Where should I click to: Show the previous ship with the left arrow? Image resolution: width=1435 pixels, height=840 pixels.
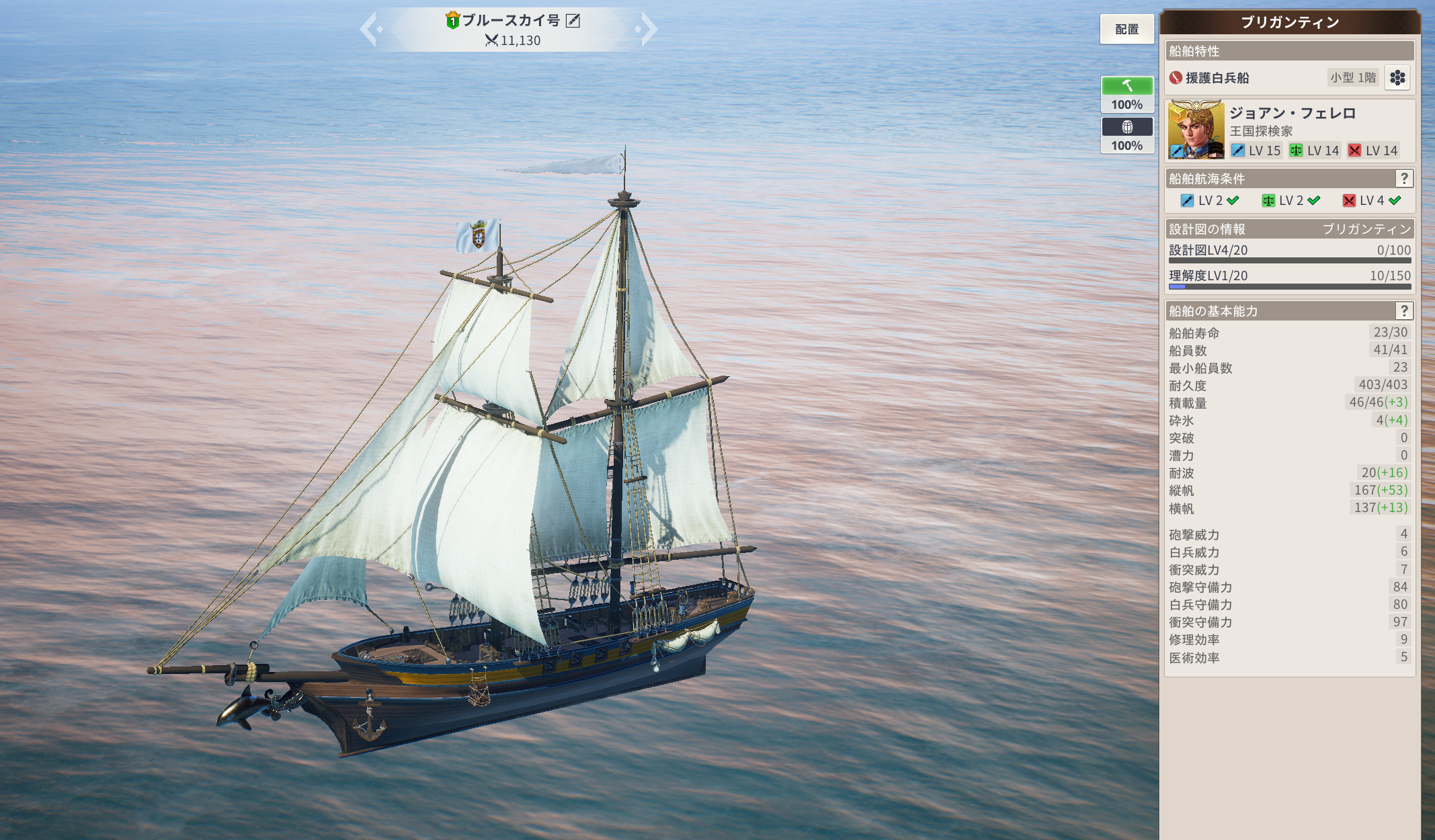click(x=369, y=30)
